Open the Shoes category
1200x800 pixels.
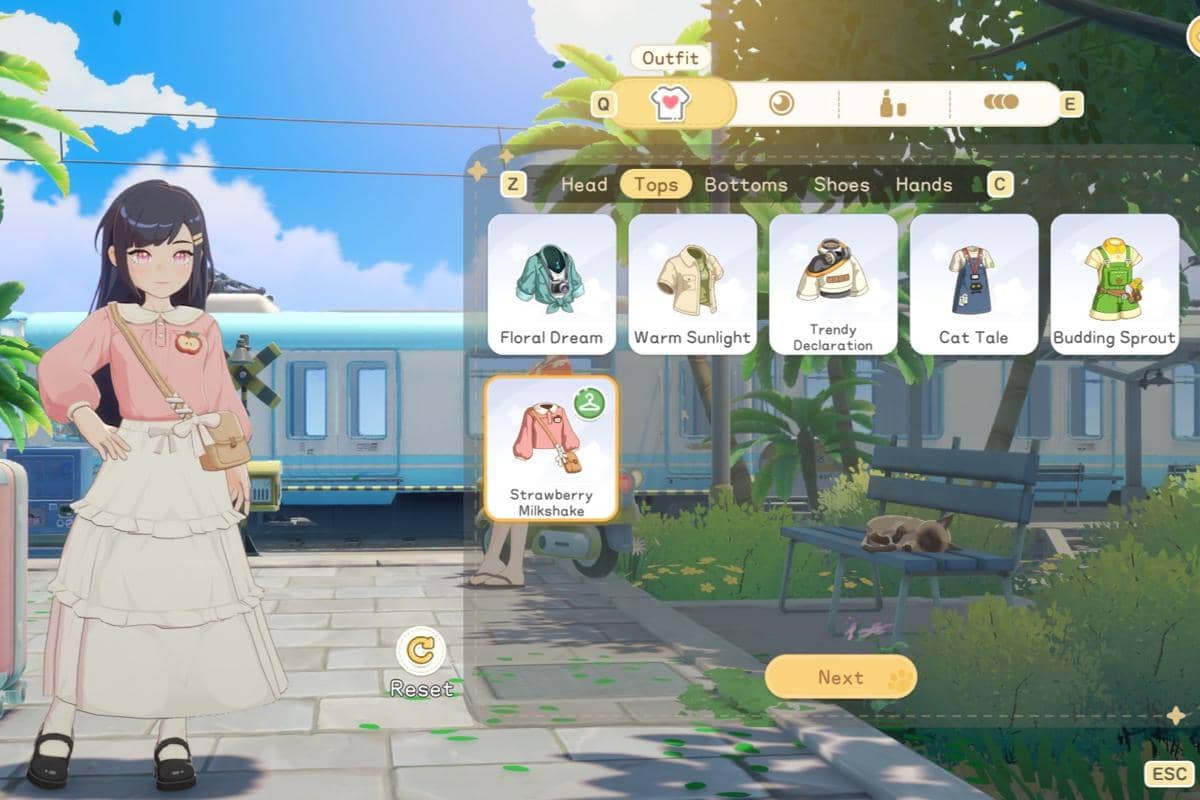[x=841, y=184]
